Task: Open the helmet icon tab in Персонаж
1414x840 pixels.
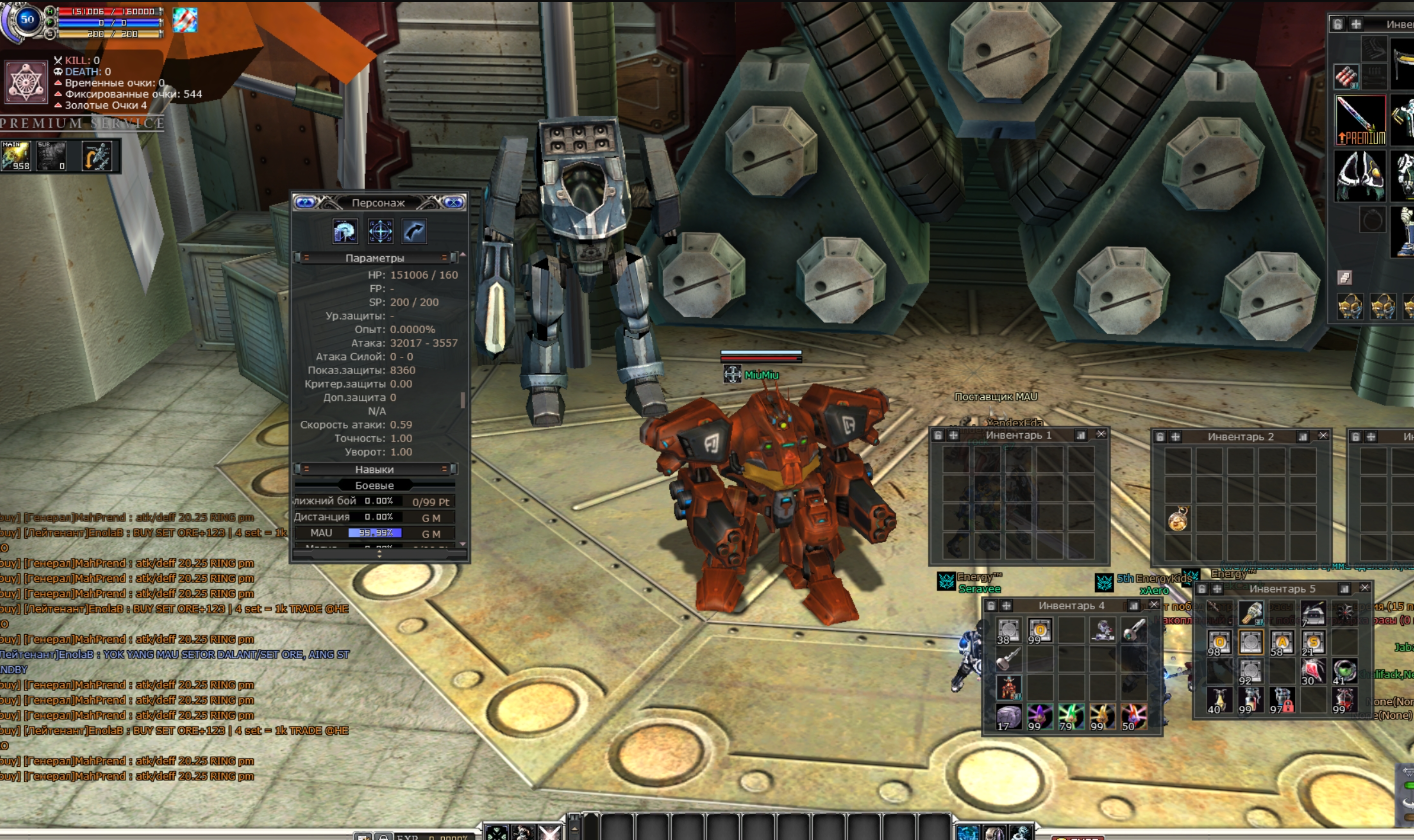Action: (x=345, y=232)
